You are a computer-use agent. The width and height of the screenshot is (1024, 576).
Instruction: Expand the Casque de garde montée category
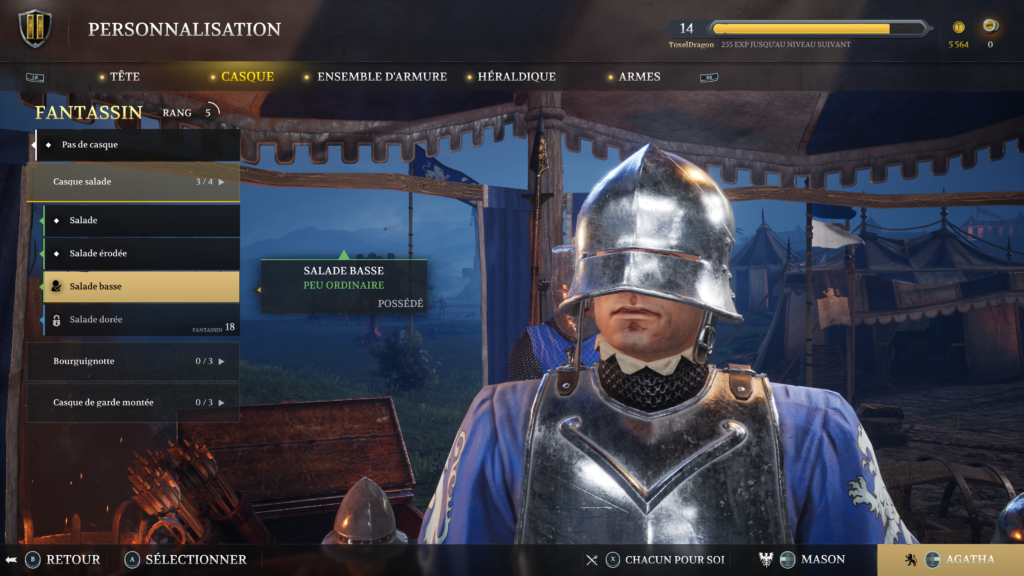pyautogui.click(x=133, y=402)
